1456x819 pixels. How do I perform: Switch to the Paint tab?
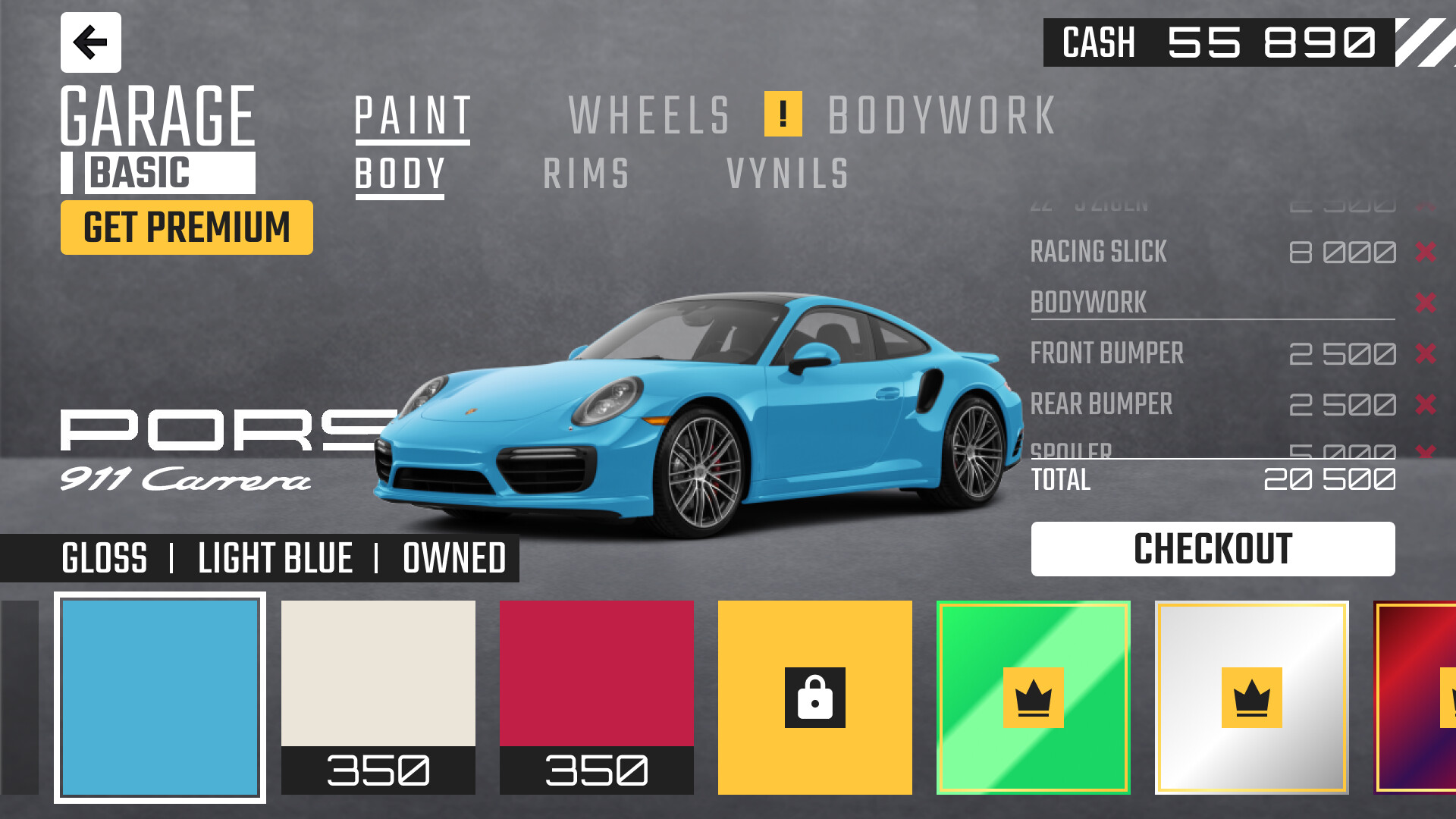413,116
